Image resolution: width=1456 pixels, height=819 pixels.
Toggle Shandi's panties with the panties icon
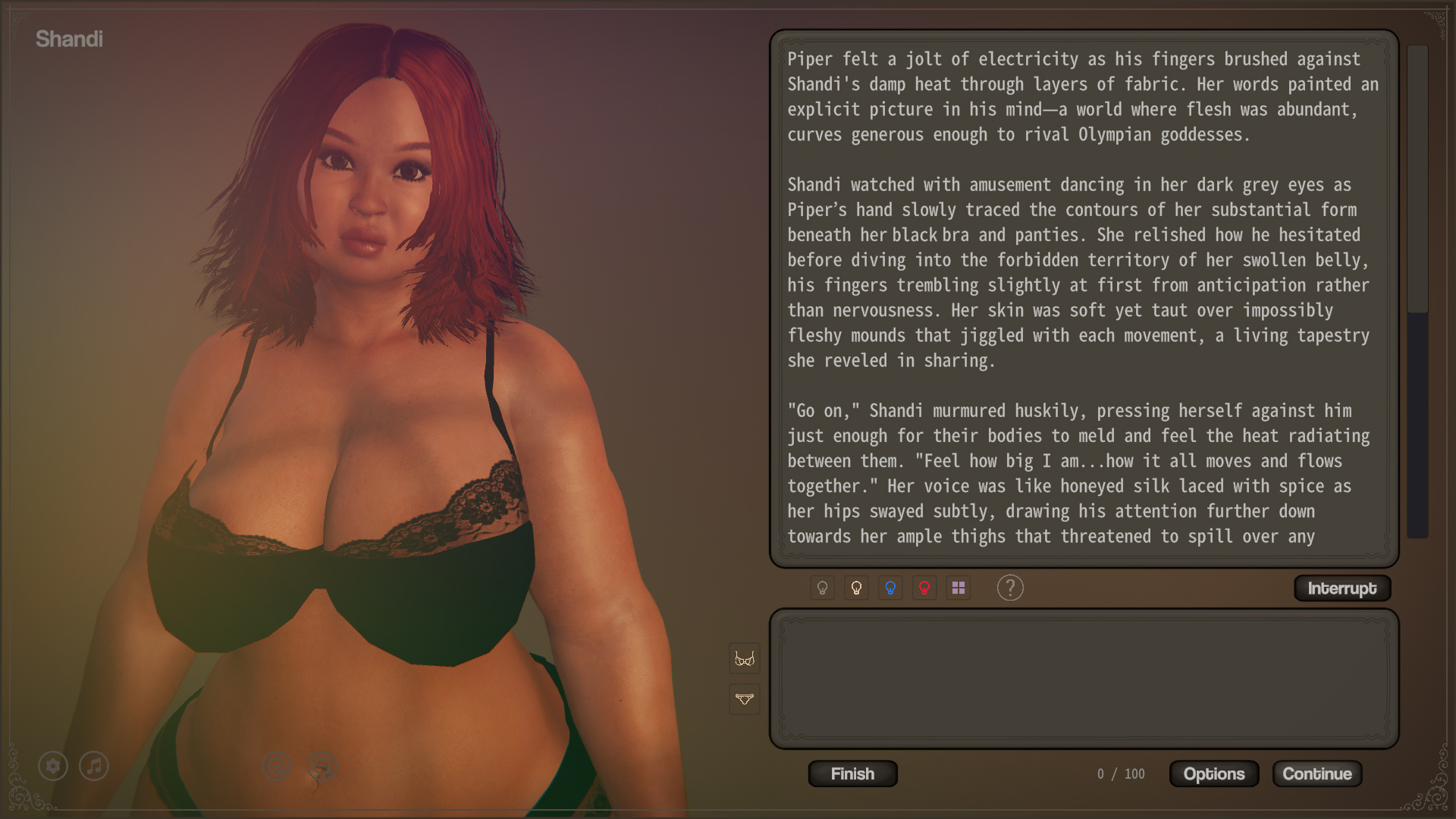point(744,699)
